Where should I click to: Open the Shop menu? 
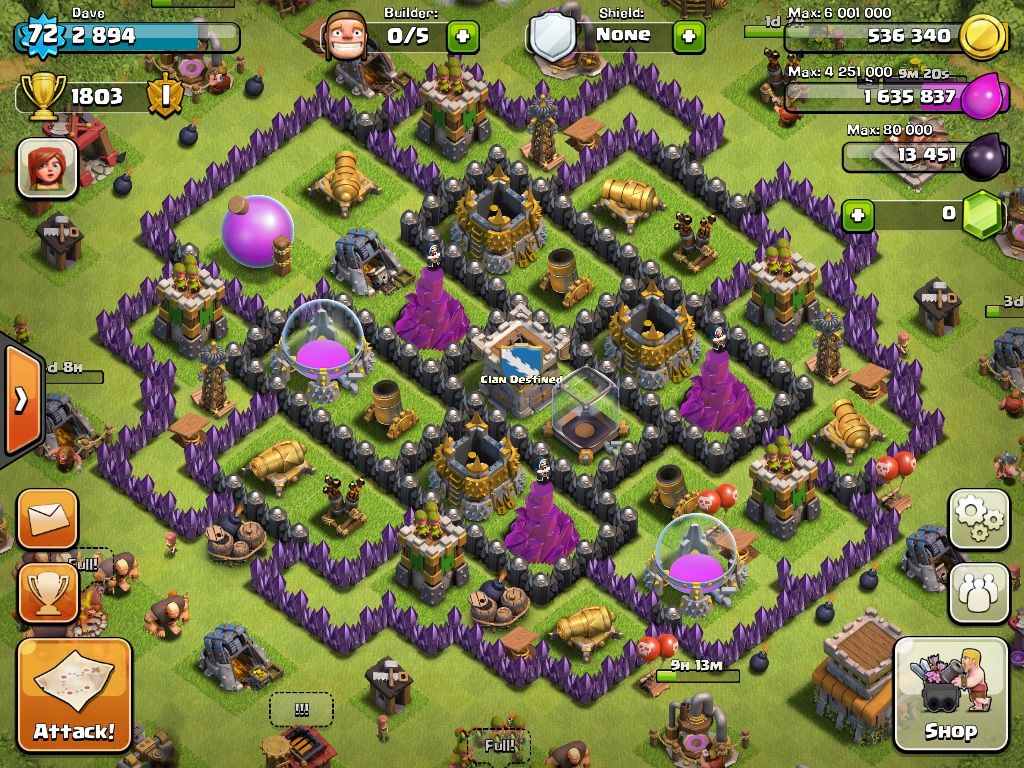click(x=950, y=695)
